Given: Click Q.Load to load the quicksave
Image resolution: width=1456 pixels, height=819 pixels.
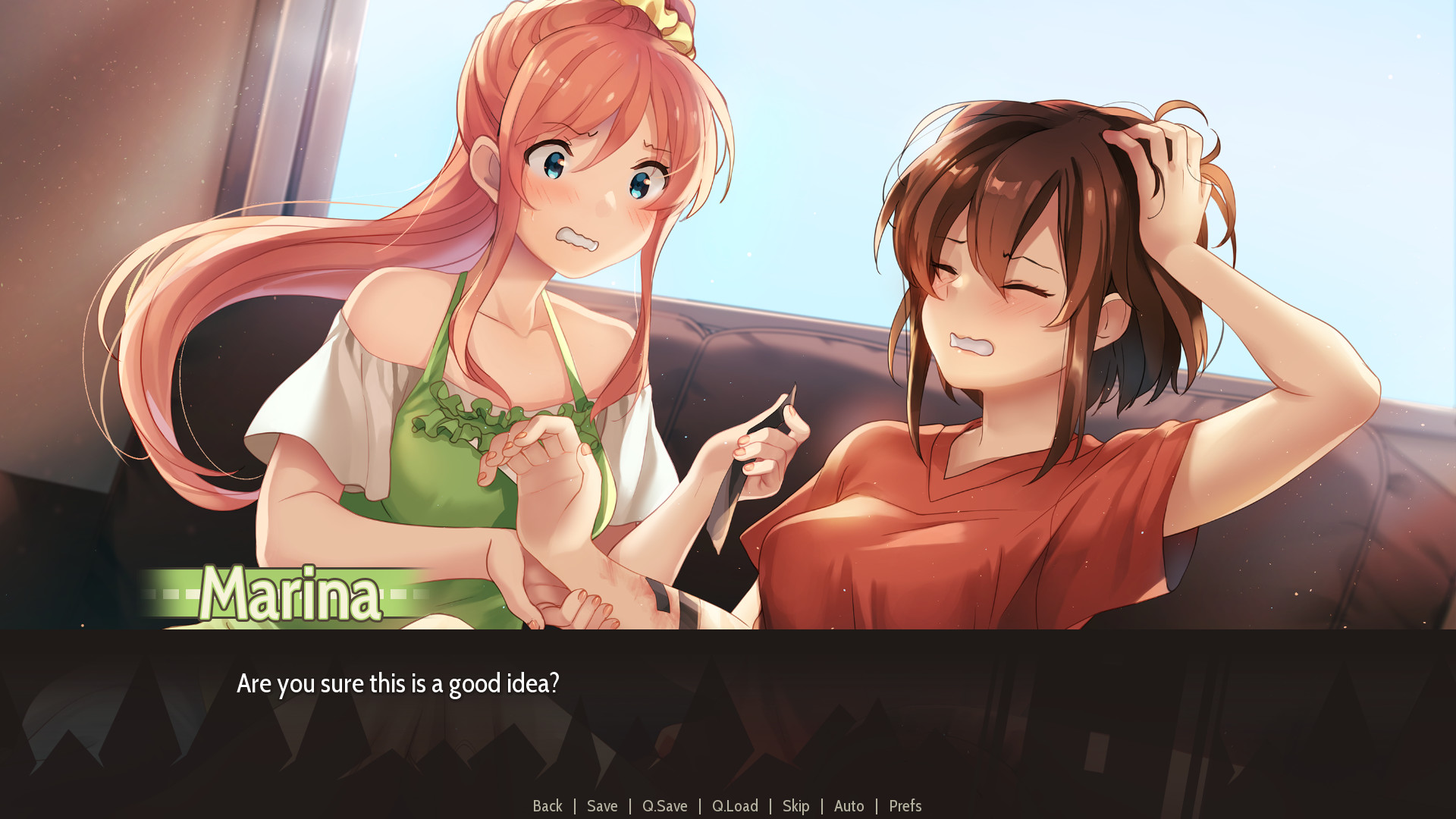Looking at the screenshot, I should [x=734, y=806].
